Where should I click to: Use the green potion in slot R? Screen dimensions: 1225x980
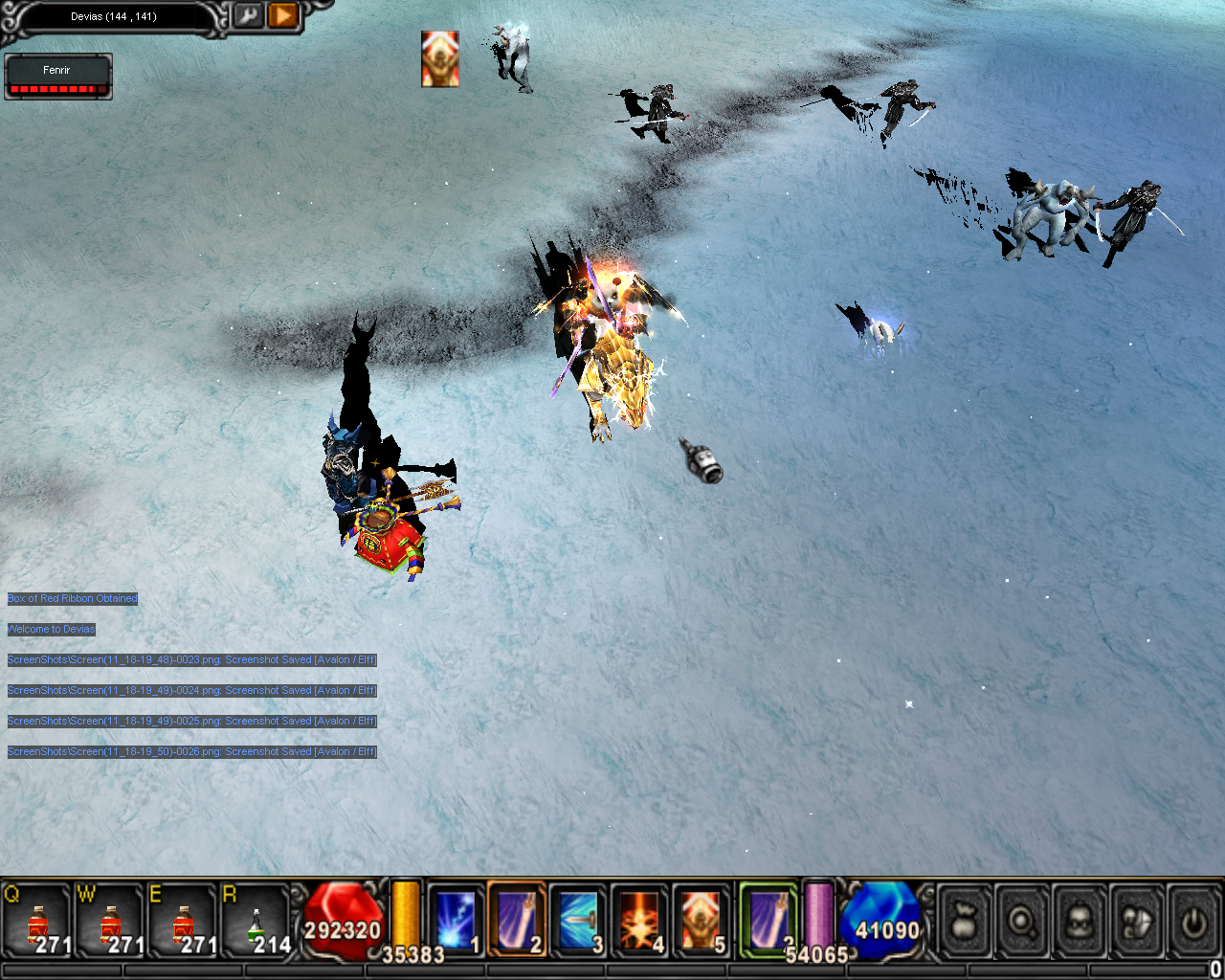pos(255,921)
